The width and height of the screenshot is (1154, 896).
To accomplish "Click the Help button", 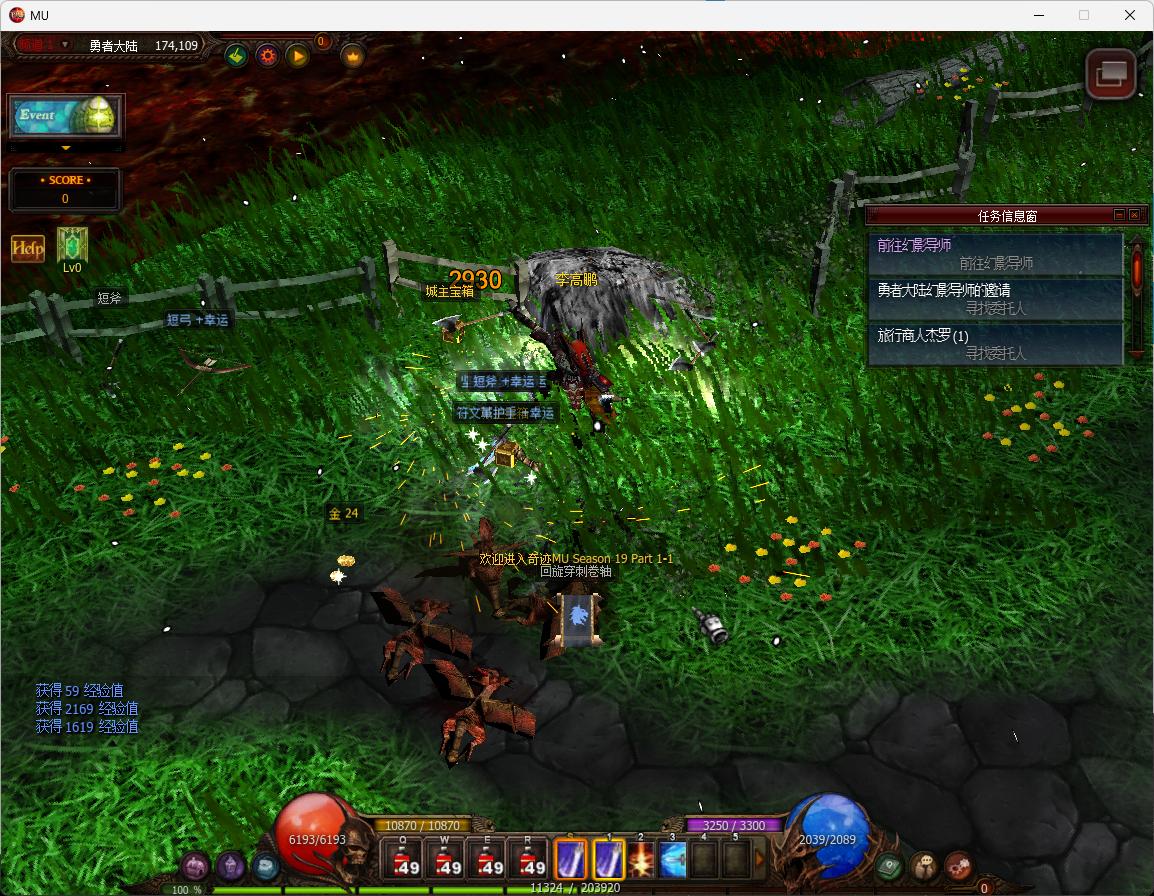I will 28,249.
